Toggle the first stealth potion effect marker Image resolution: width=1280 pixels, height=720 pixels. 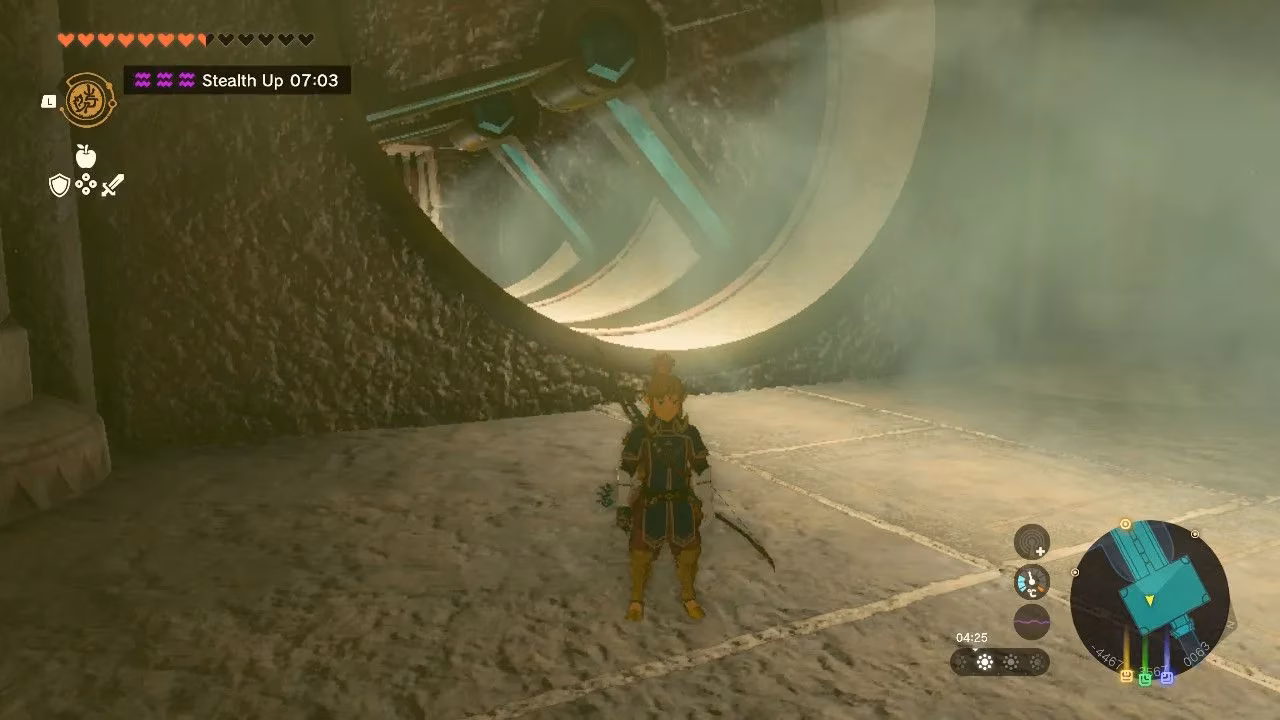coord(143,80)
